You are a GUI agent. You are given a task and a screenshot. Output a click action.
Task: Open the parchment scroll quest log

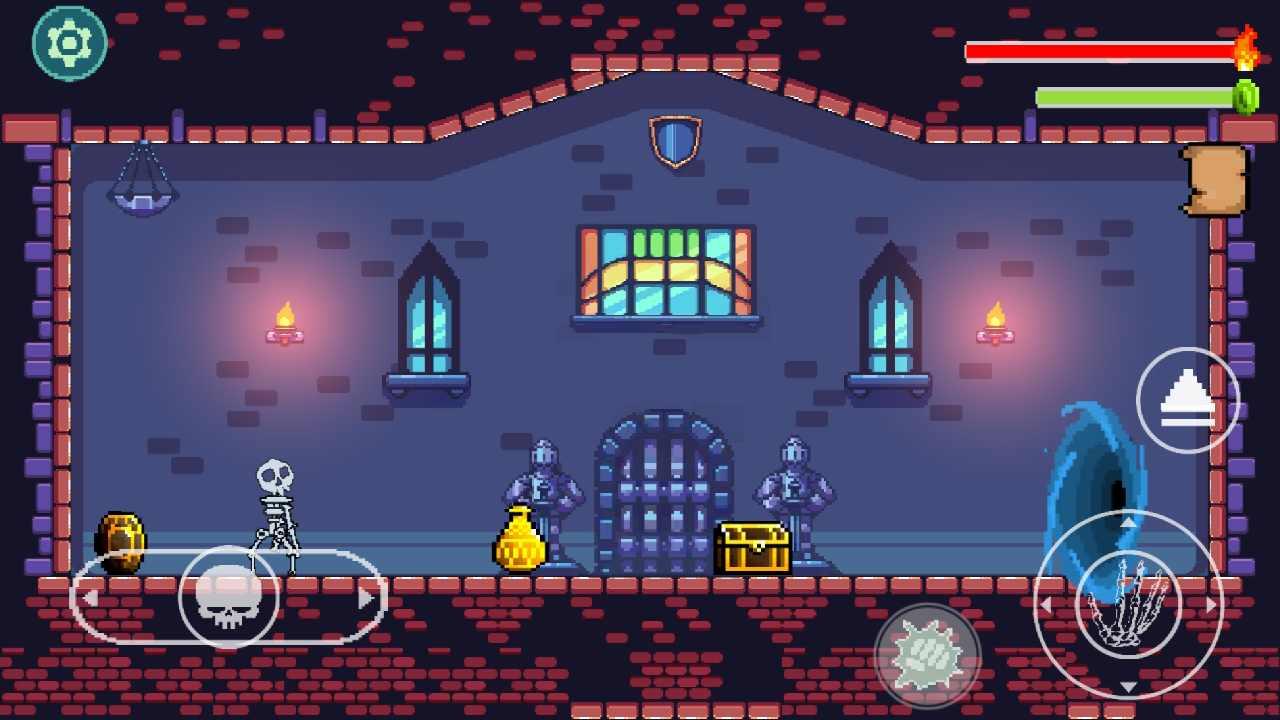[x=1213, y=182]
